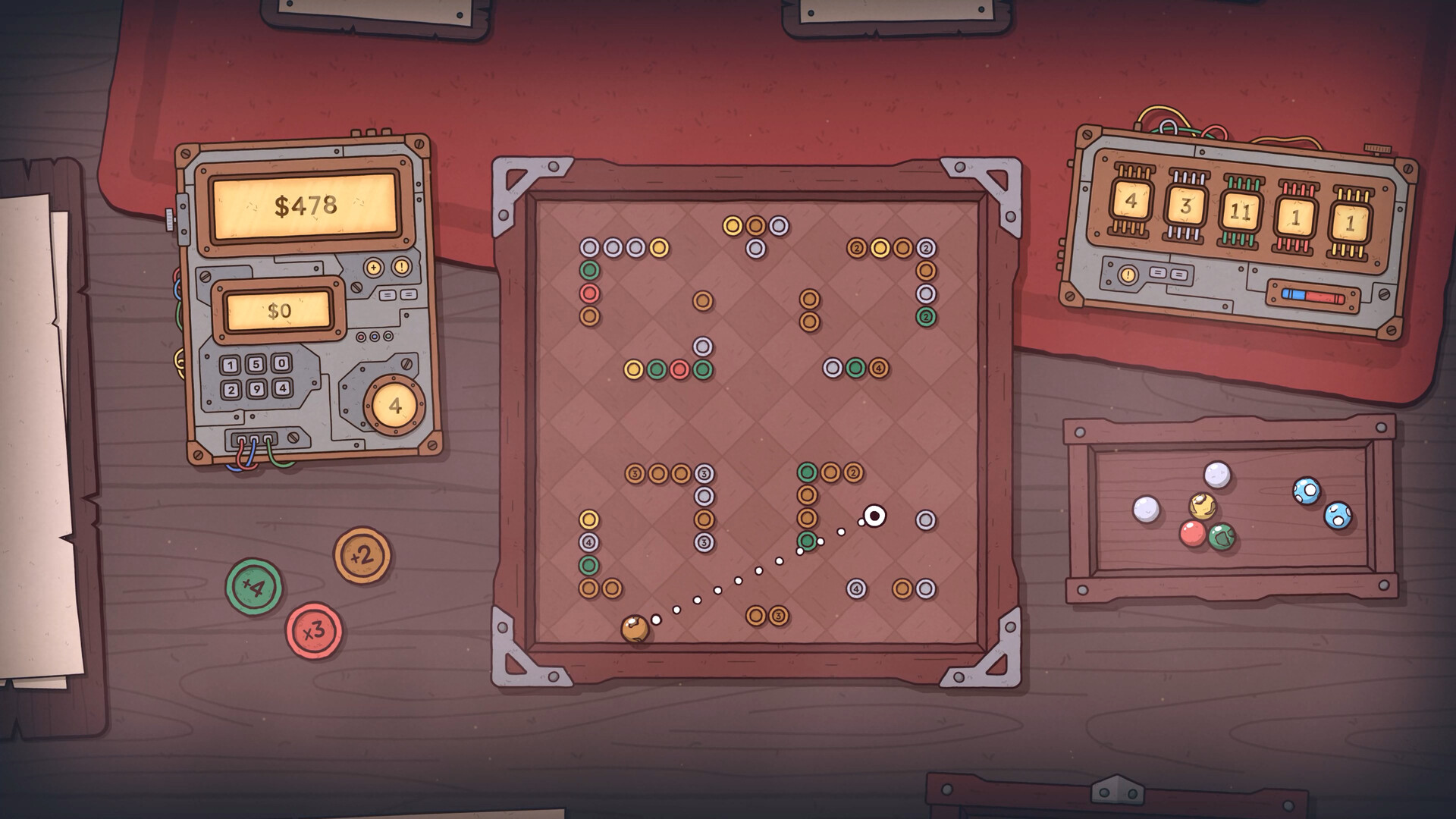Select the orange +2 multiplier chip
Viewport: 1456px width, 819px height.
pyautogui.click(x=363, y=554)
